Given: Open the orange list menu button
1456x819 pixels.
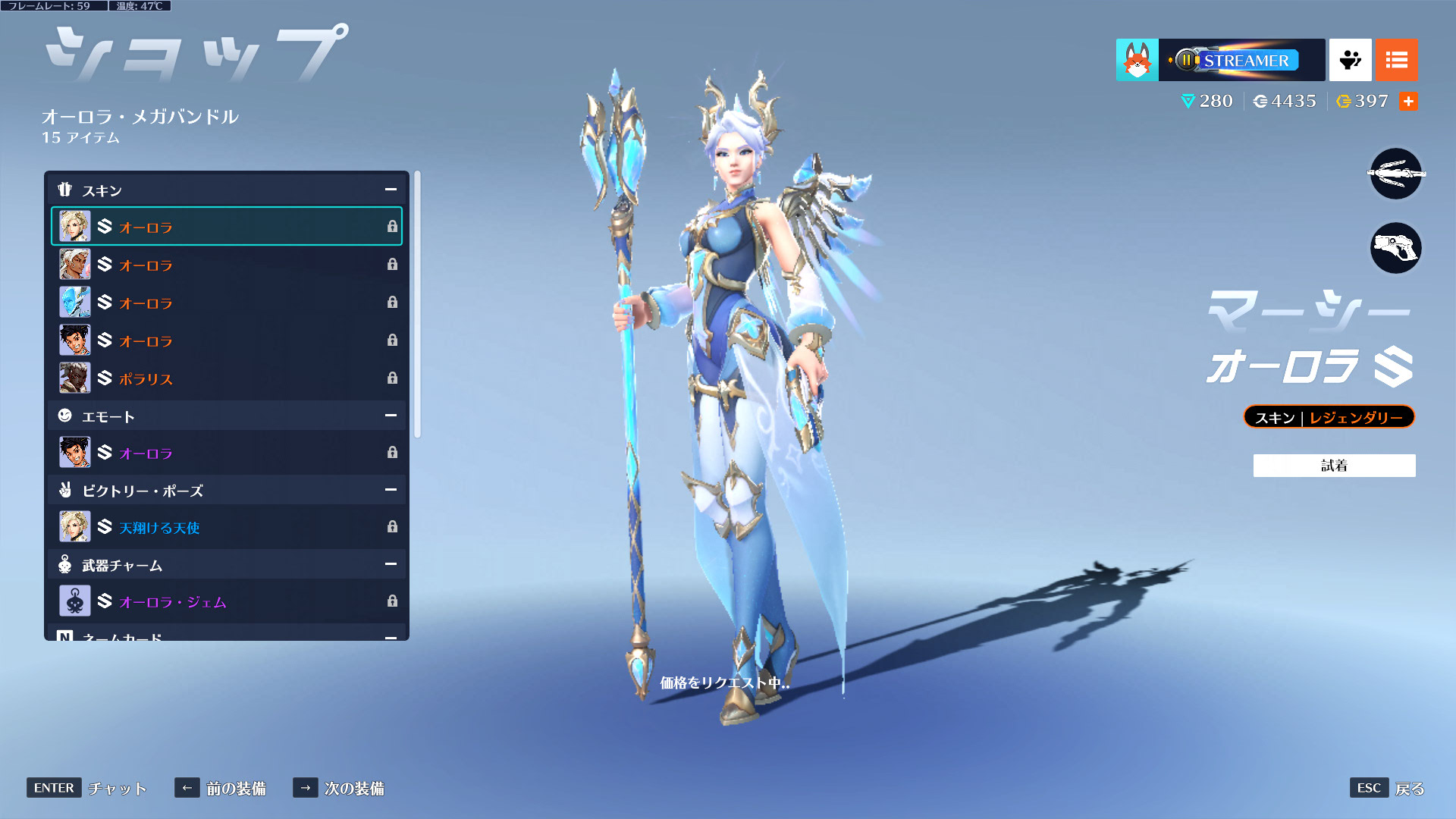Looking at the screenshot, I should [1396, 60].
